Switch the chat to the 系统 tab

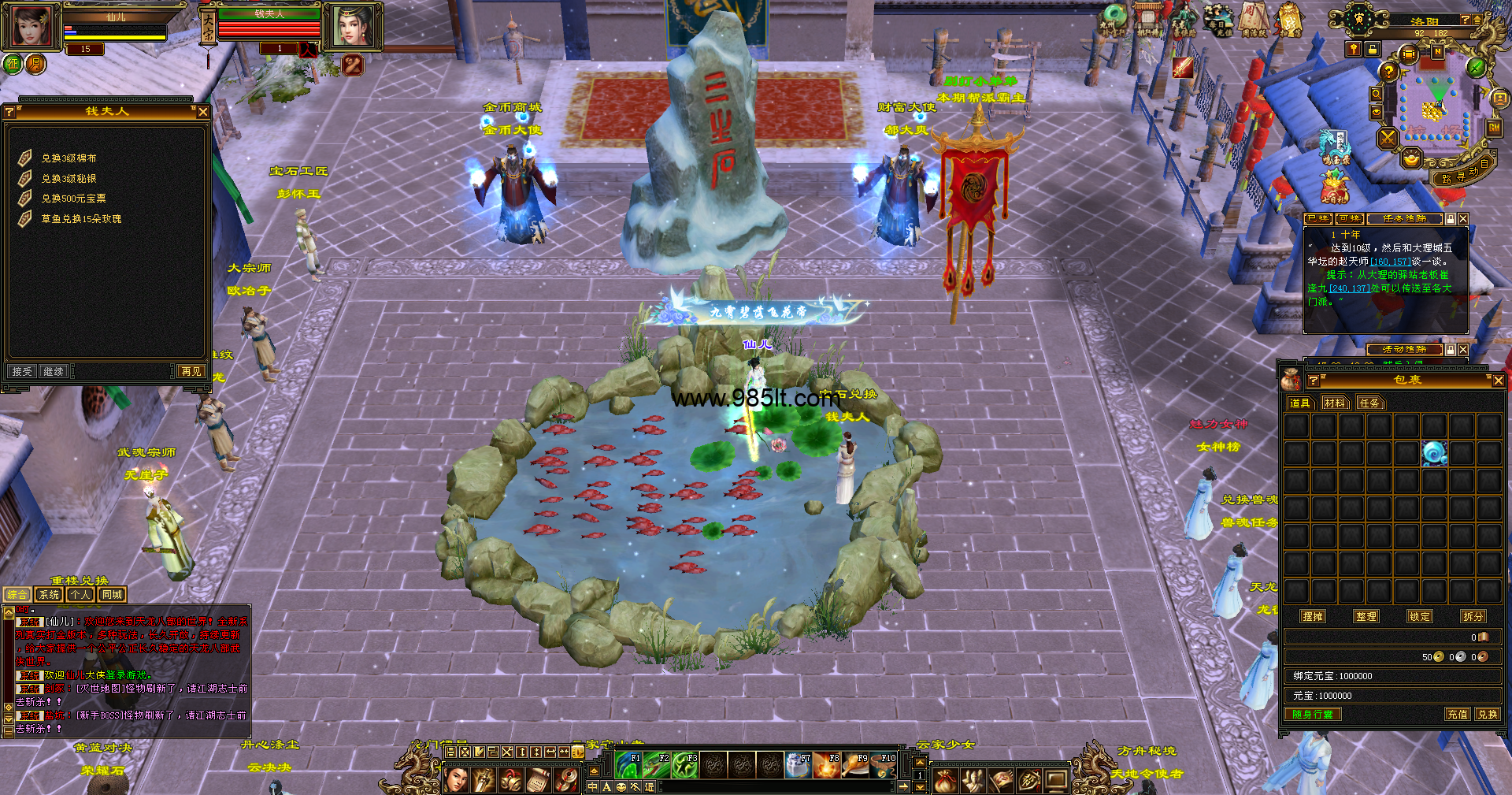[x=49, y=595]
